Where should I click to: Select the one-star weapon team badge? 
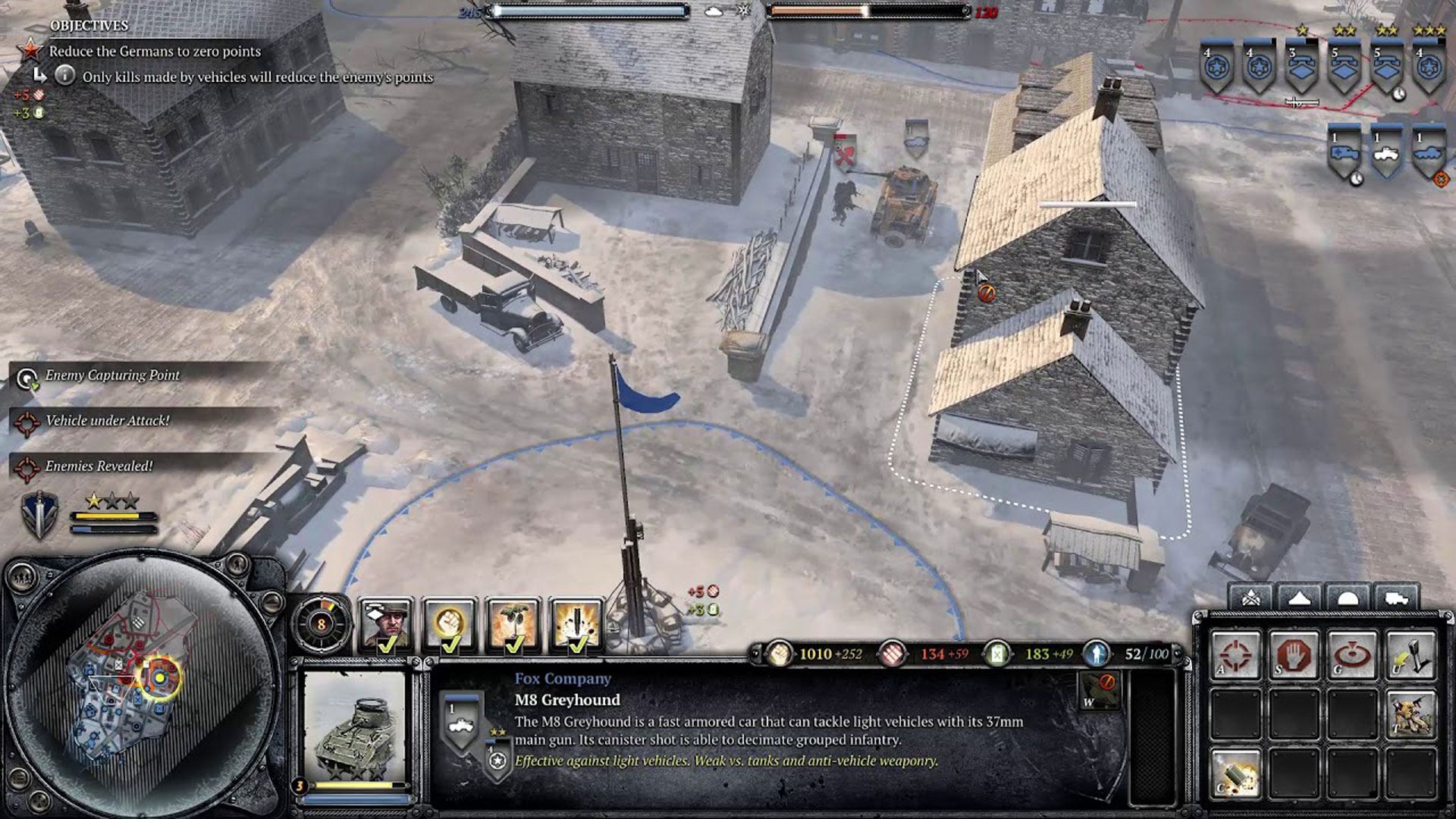point(1301,67)
